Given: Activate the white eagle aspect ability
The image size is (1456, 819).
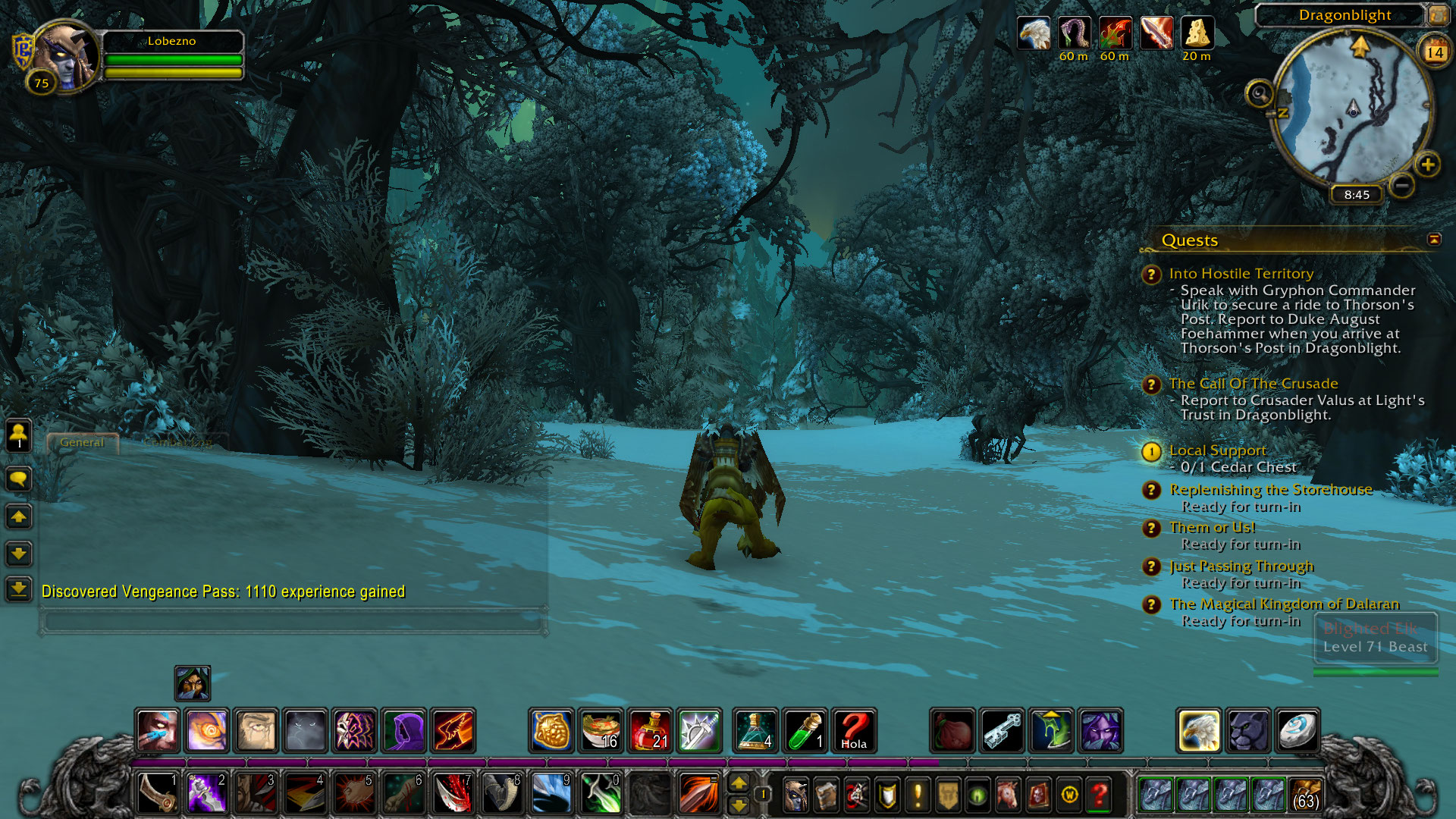Looking at the screenshot, I should click(1198, 730).
